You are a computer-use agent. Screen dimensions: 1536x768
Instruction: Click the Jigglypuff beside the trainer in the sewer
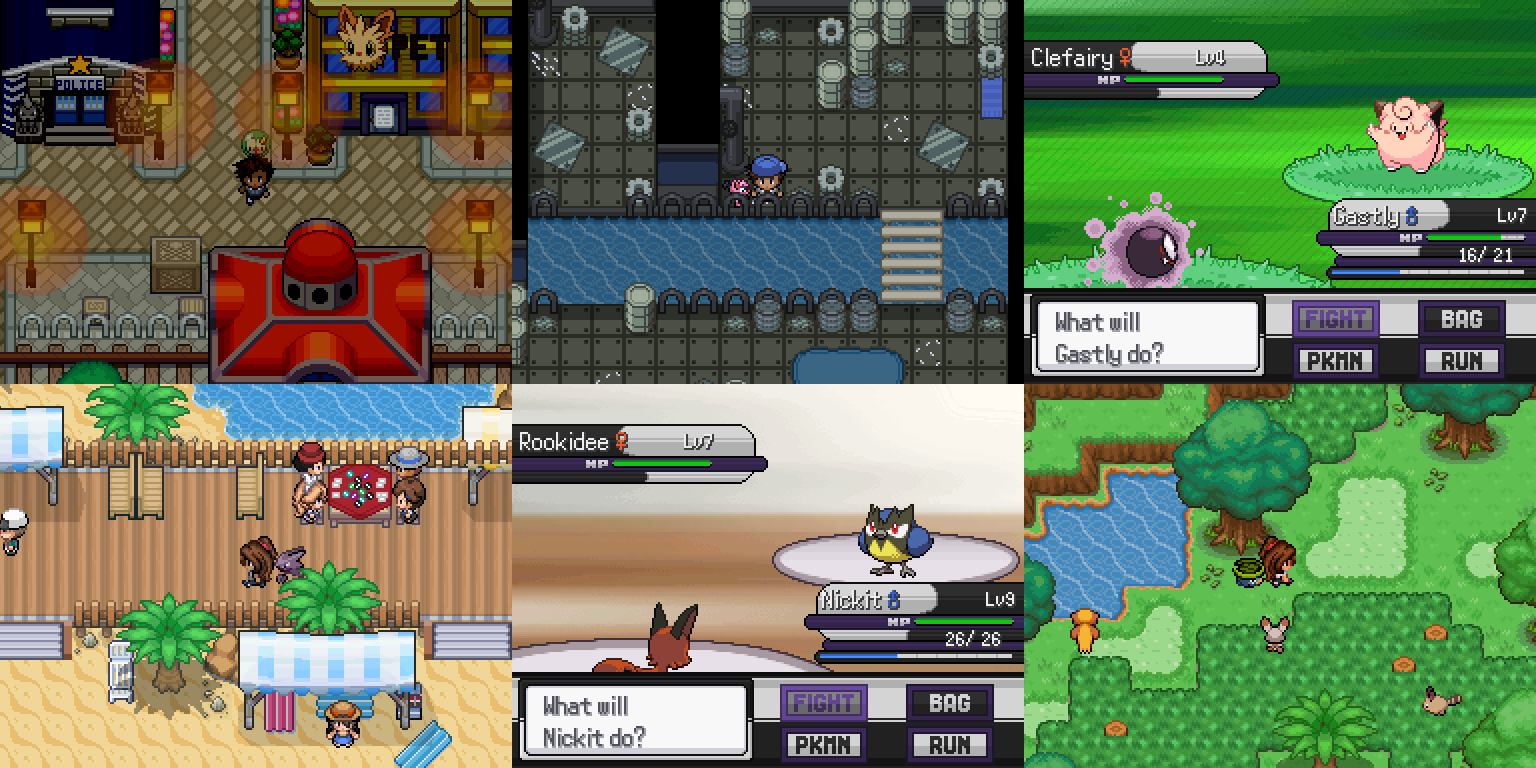740,185
